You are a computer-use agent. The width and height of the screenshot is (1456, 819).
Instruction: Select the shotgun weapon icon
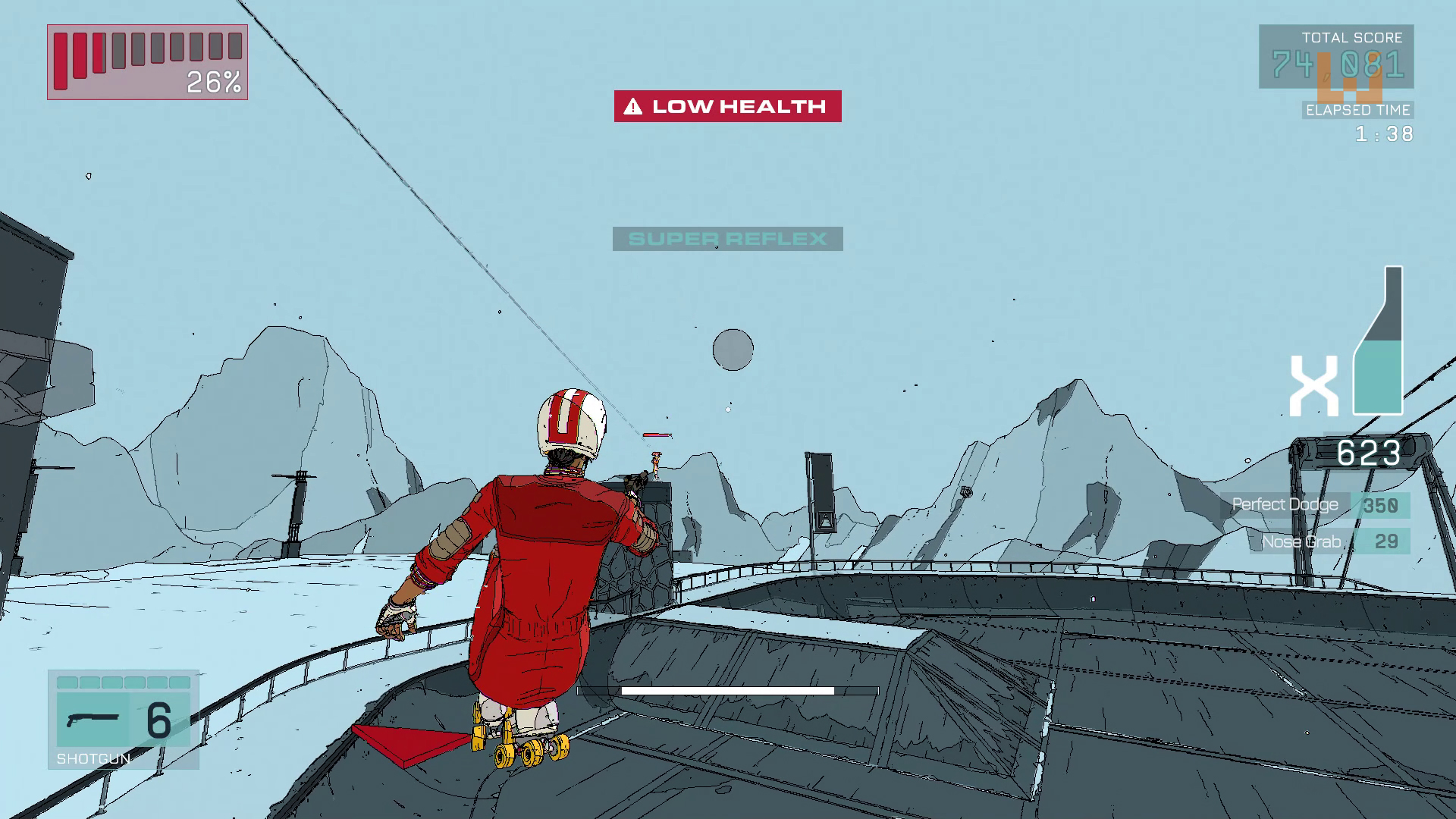pos(93,718)
